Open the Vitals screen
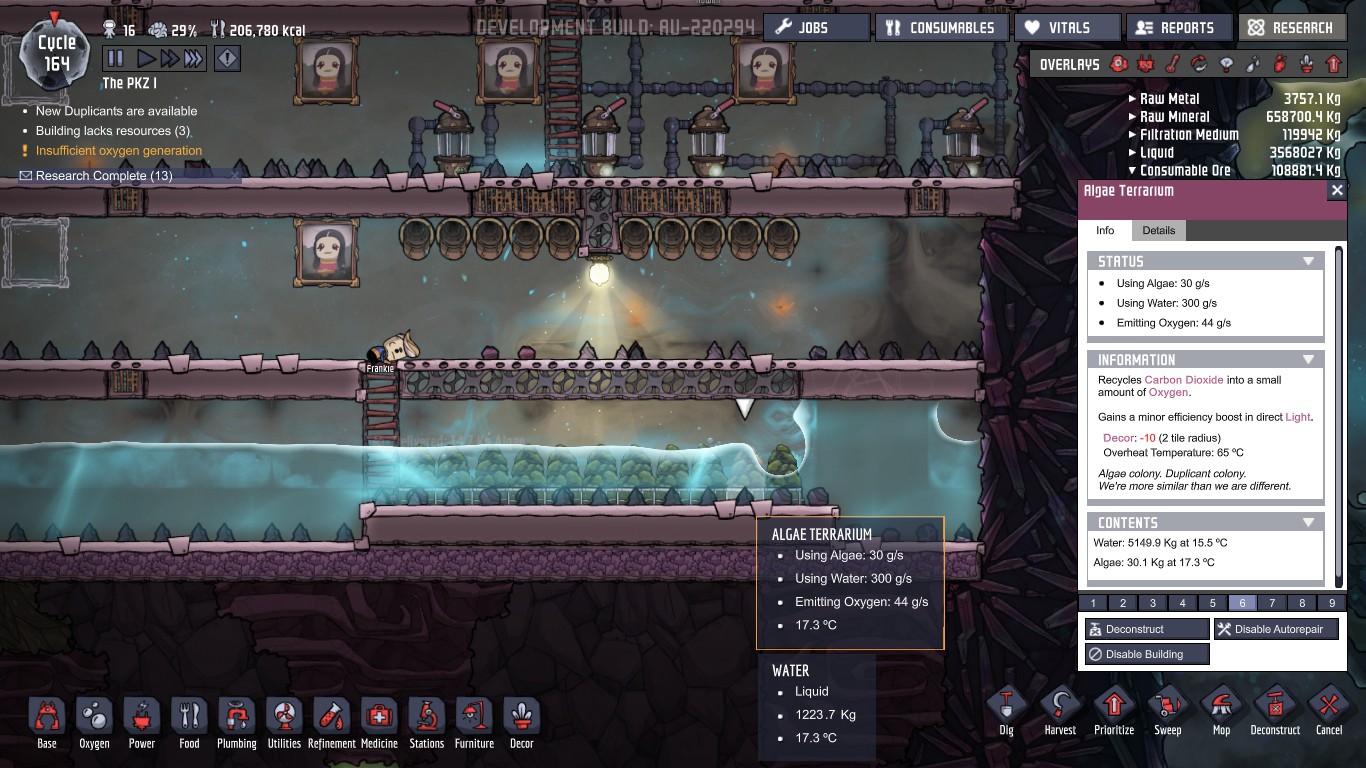The width and height of the screenshot is (1366, 768). click(x=1066, y=27)
